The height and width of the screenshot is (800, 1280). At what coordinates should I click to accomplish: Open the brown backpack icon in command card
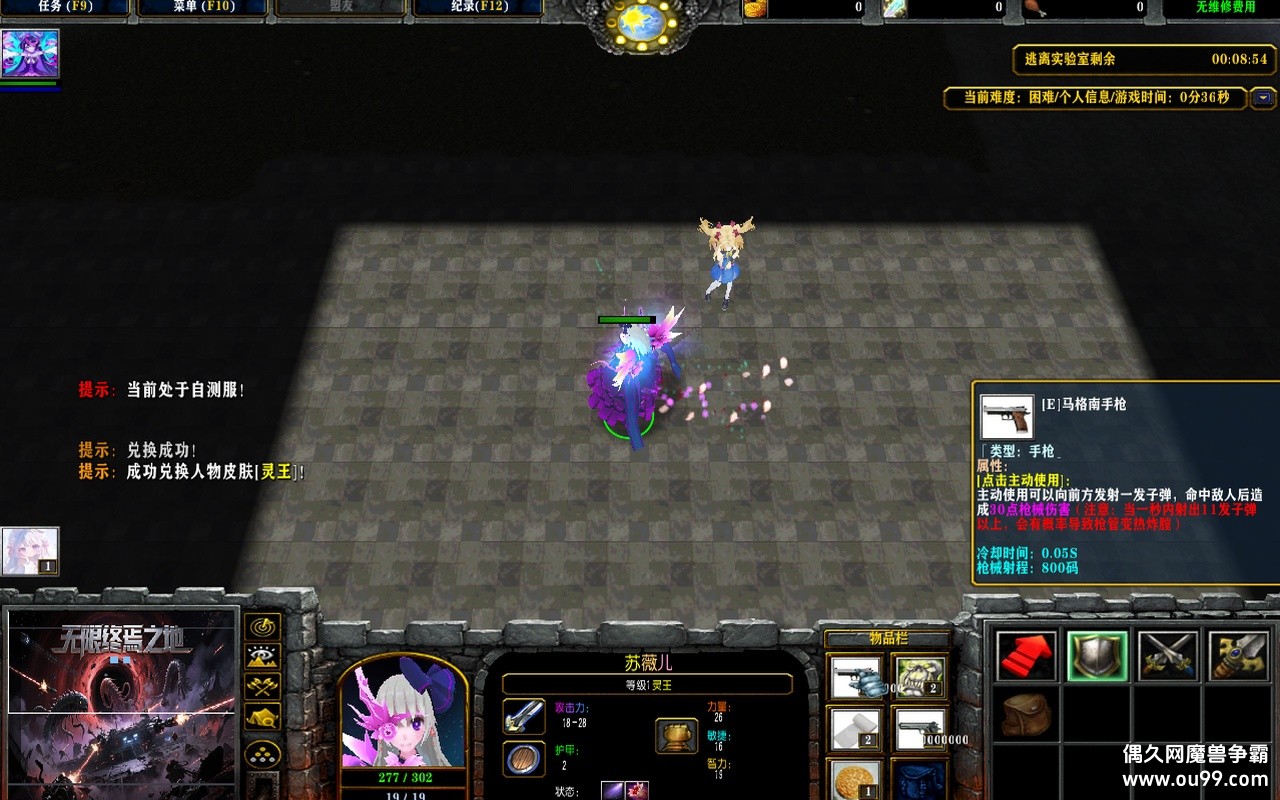(1027, 716)
